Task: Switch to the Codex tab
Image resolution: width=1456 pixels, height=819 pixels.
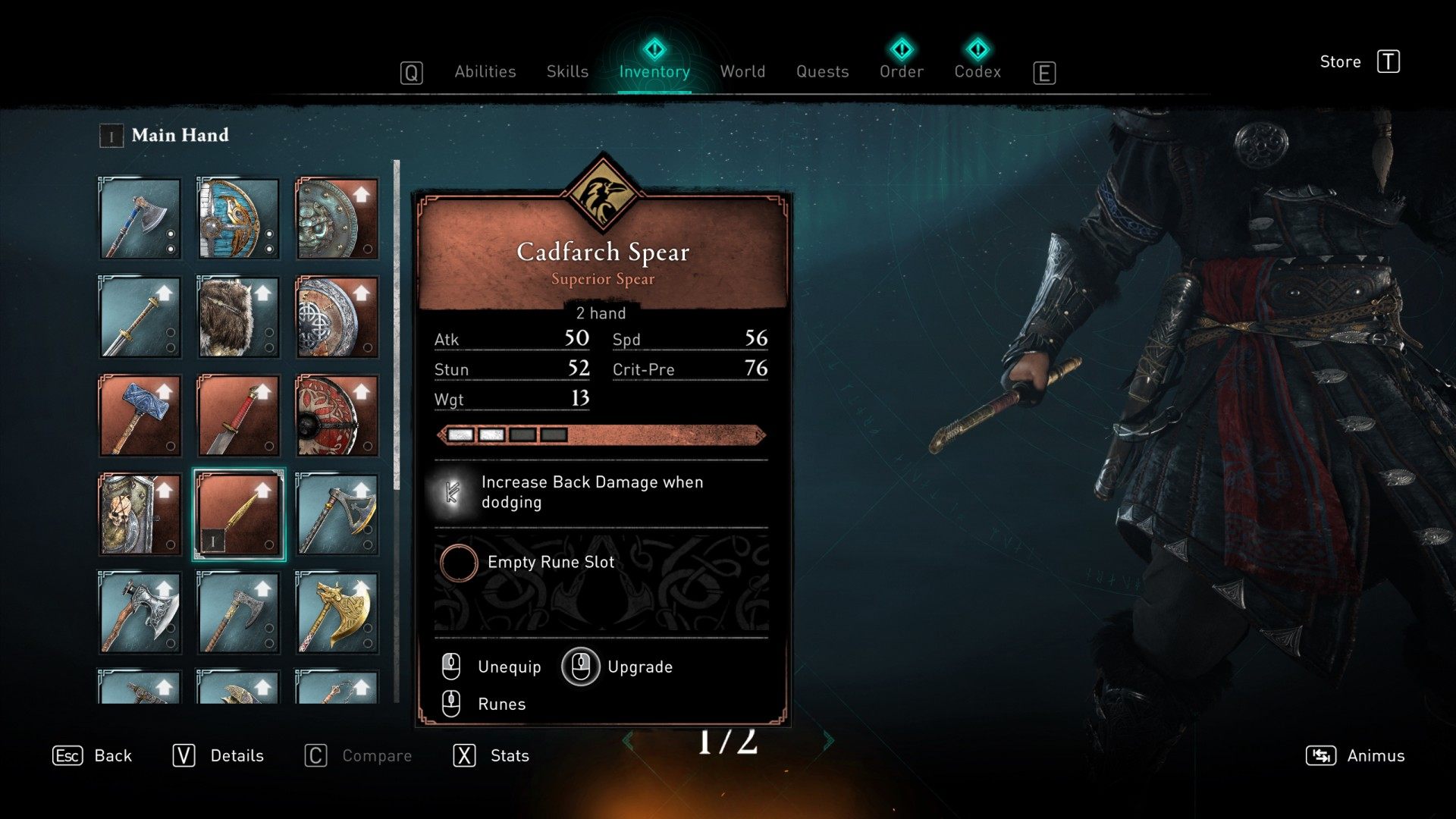Action: (x=977, y=71)
